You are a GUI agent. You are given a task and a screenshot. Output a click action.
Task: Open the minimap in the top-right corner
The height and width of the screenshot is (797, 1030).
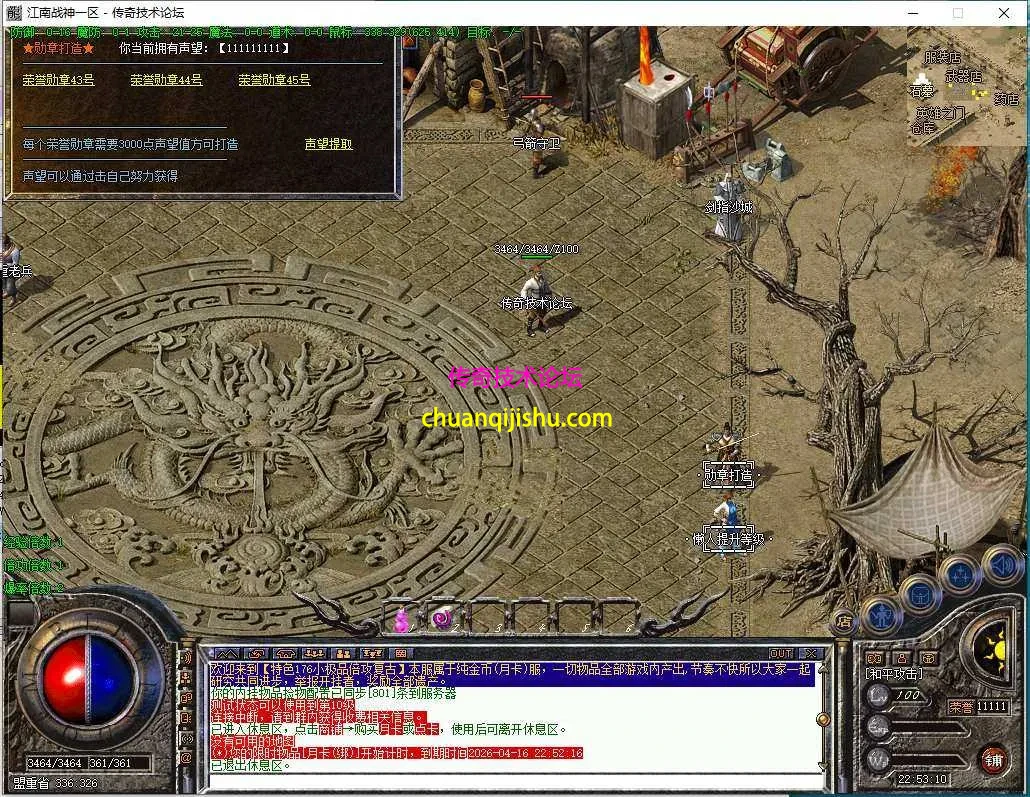coord(966,86)
